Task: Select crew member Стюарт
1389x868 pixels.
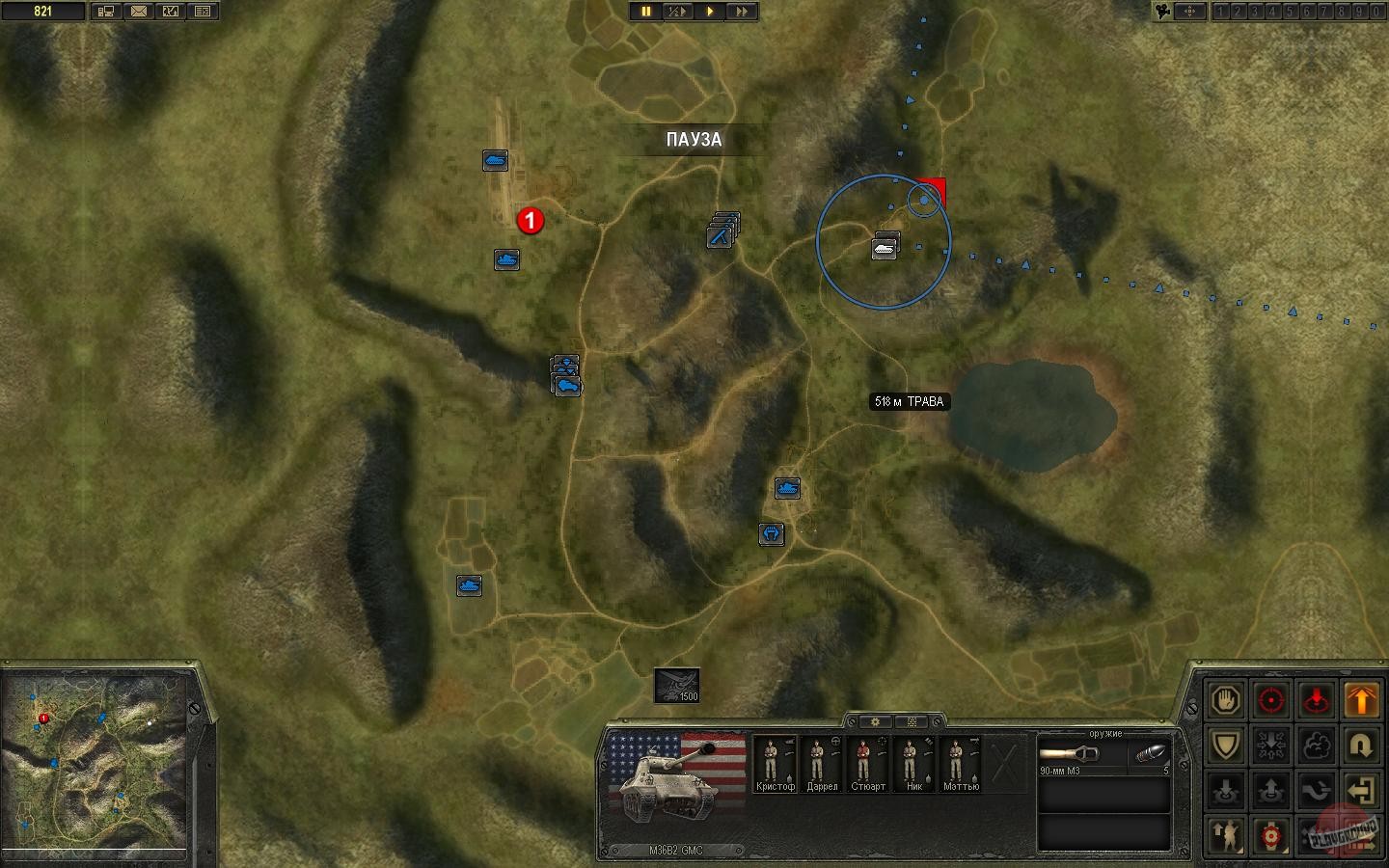Action: (x=867, y=762)
